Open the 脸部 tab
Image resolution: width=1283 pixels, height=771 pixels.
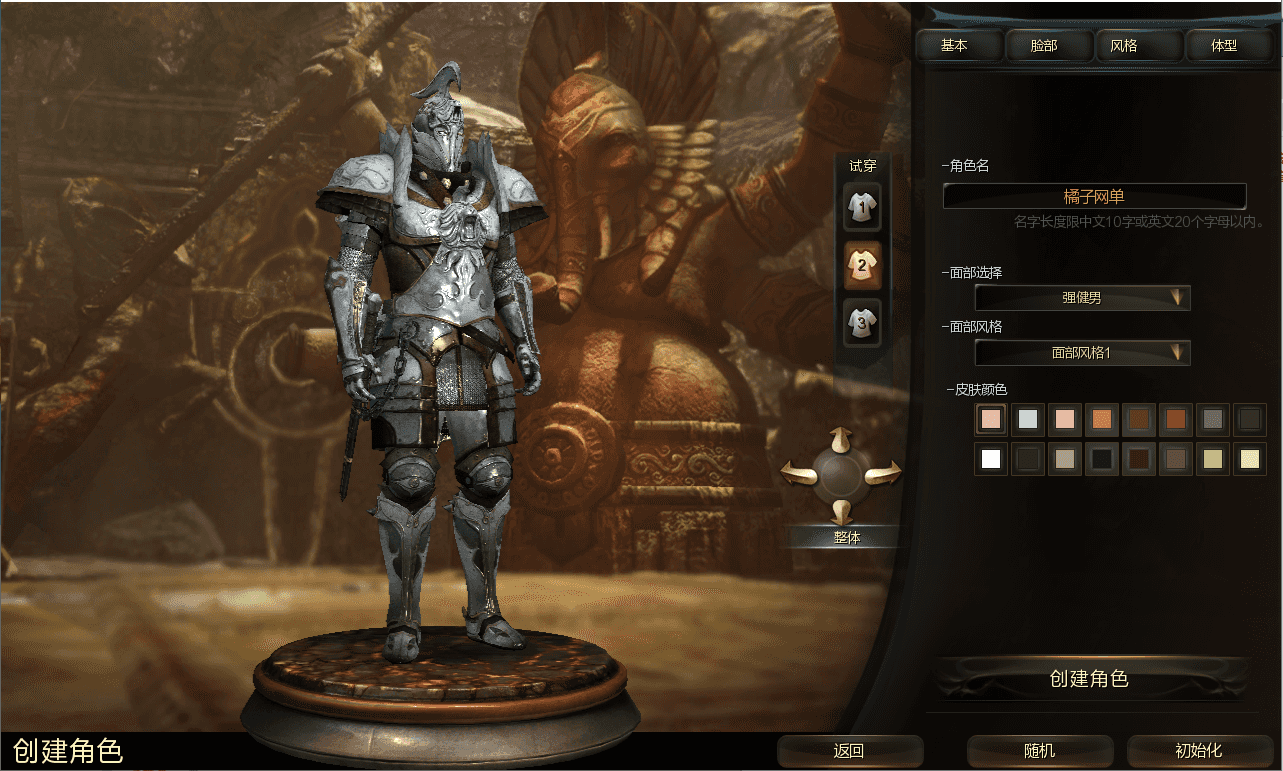(x=1043, y=46)
